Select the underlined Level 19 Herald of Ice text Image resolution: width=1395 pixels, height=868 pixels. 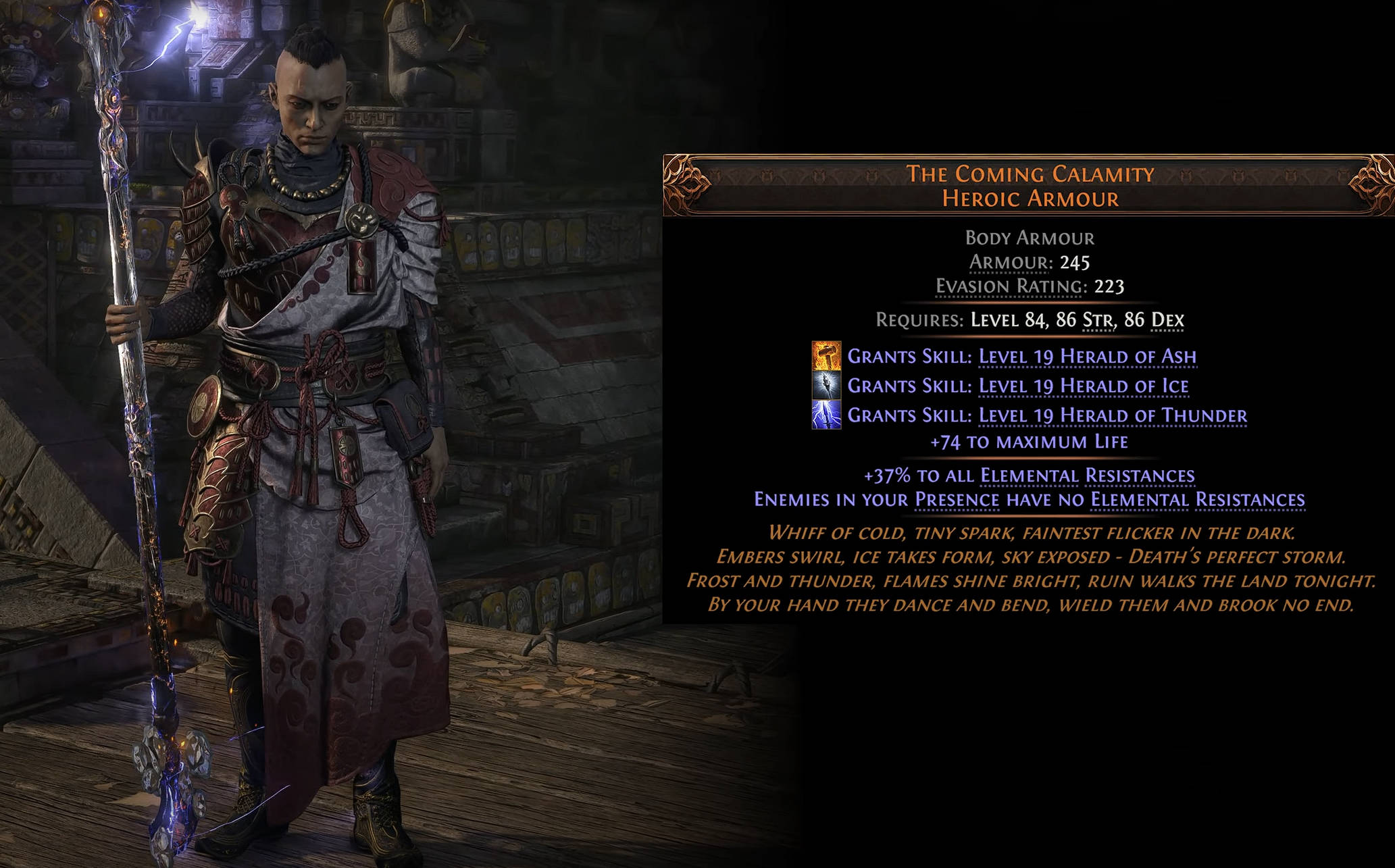point(1083,386)
